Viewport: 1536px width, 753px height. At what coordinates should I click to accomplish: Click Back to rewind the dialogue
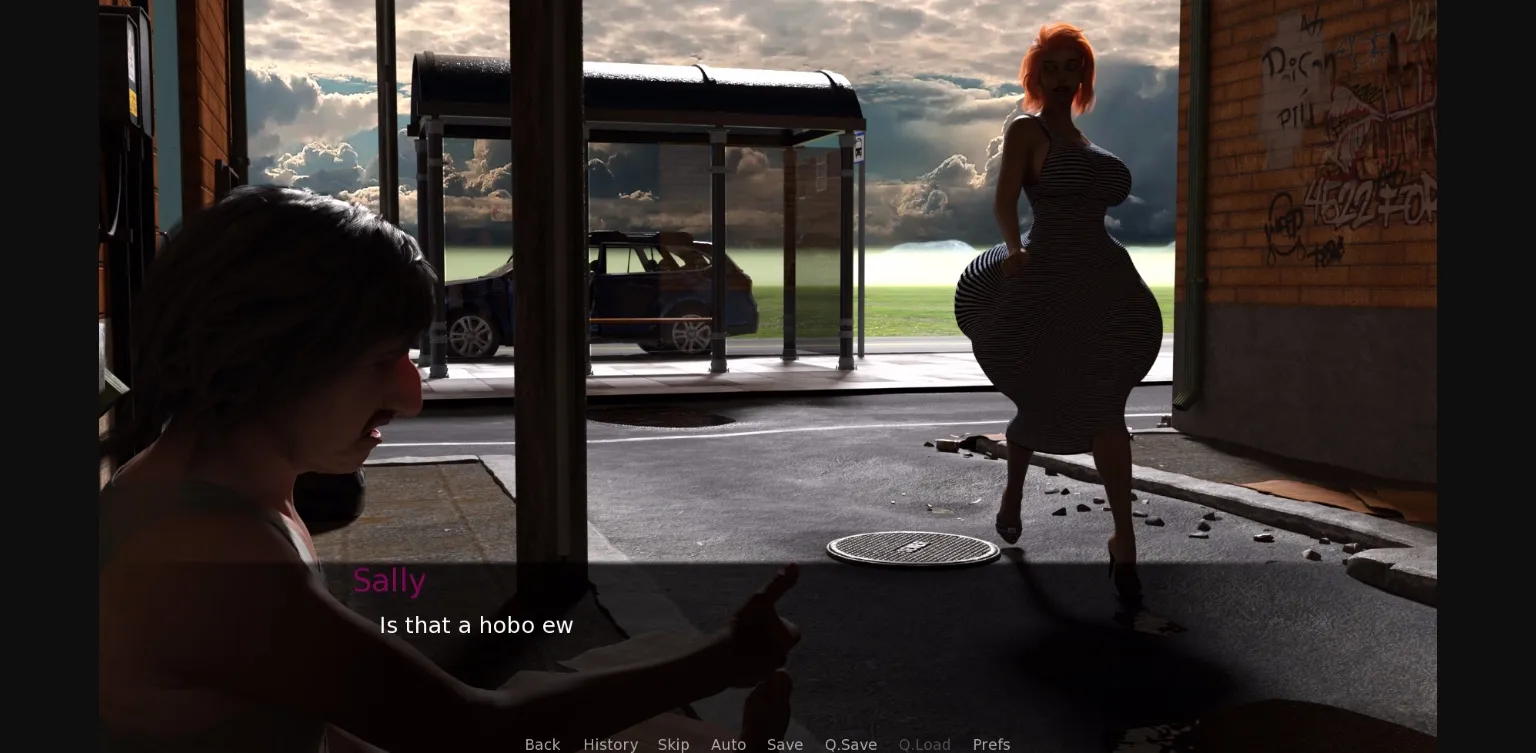click(543, 744)
